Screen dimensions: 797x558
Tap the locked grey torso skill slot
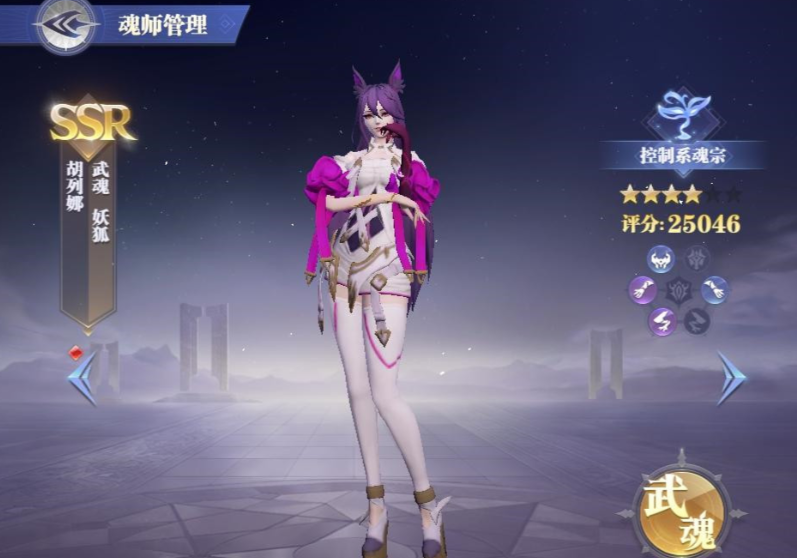pyautogui.click(x=698, y=260)
